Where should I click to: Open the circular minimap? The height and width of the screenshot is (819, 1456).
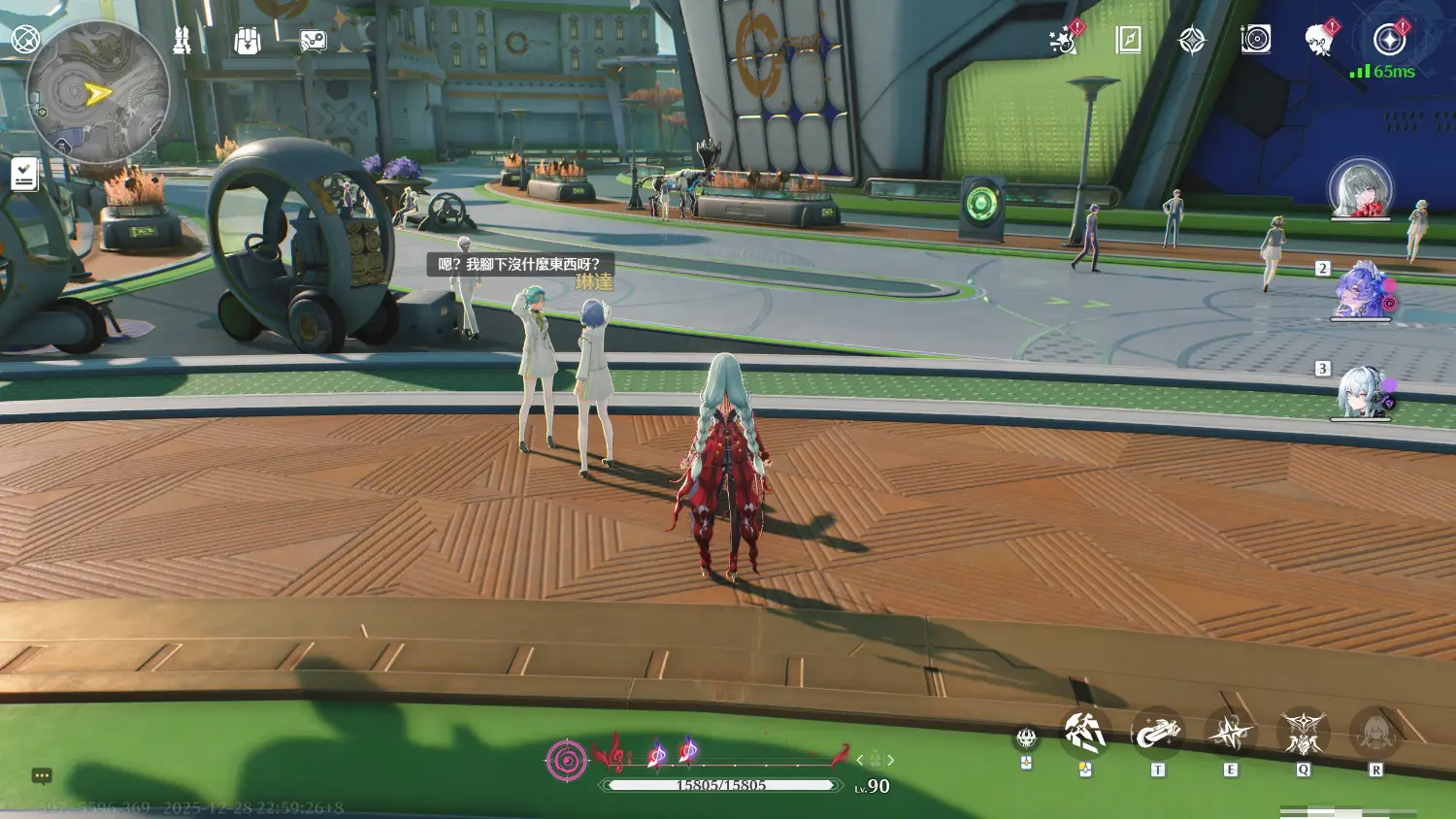pyautogui.click(x=97, y=93)
